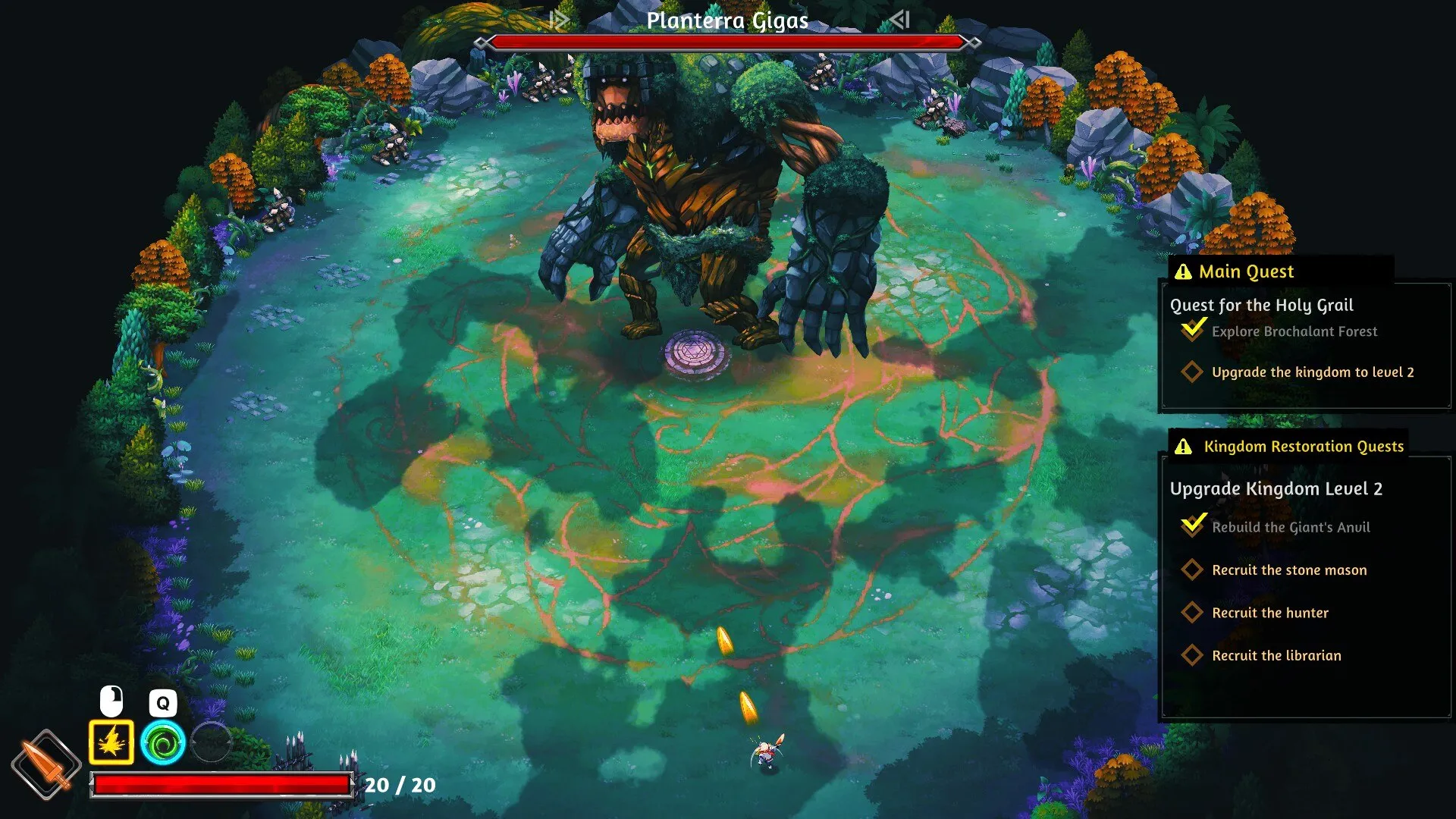
Task: Select the Recruit the hunter objective
Action: click(x=1269, y=613)
